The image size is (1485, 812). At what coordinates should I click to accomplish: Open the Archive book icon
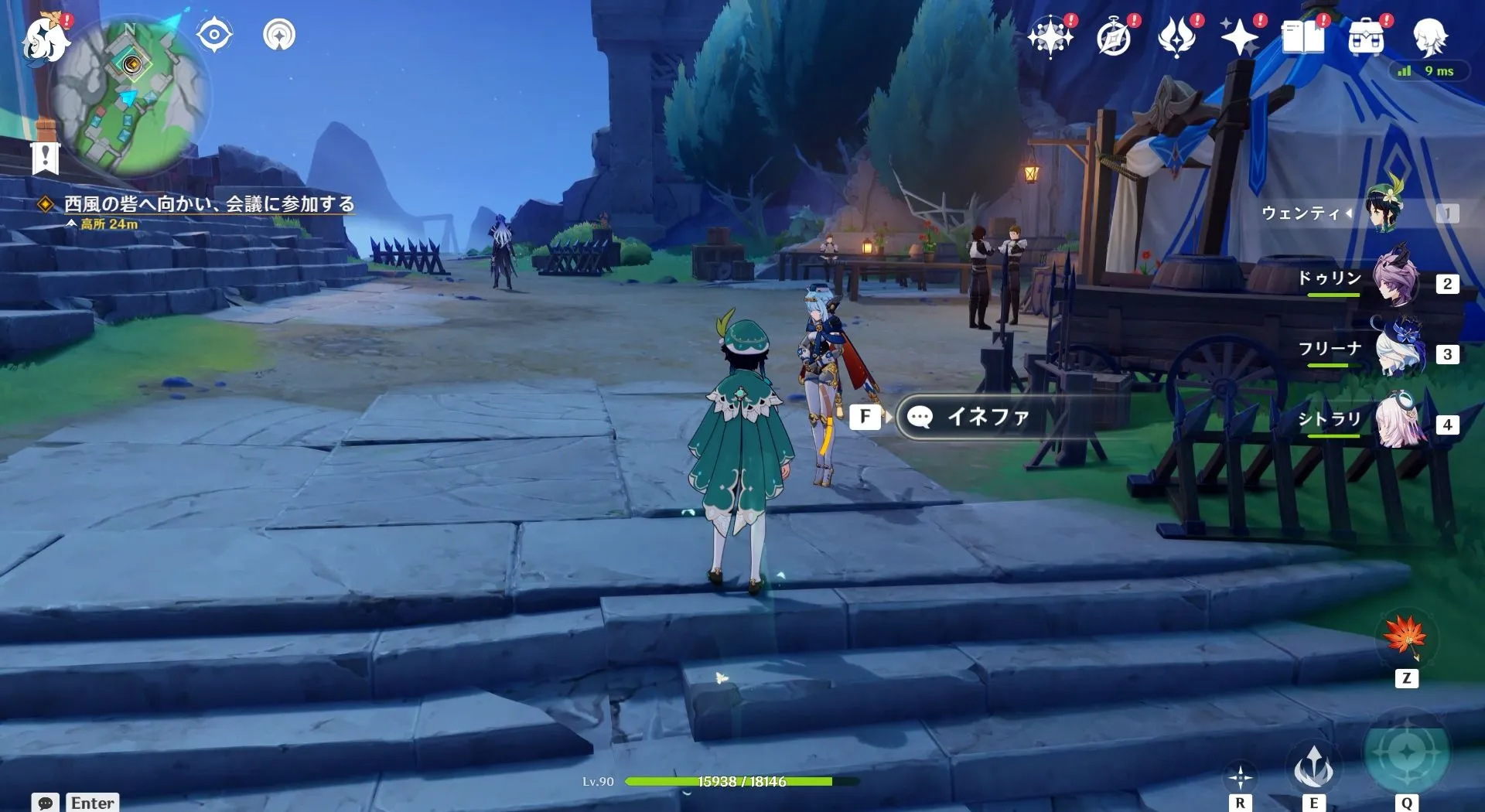click(1304, 35)
